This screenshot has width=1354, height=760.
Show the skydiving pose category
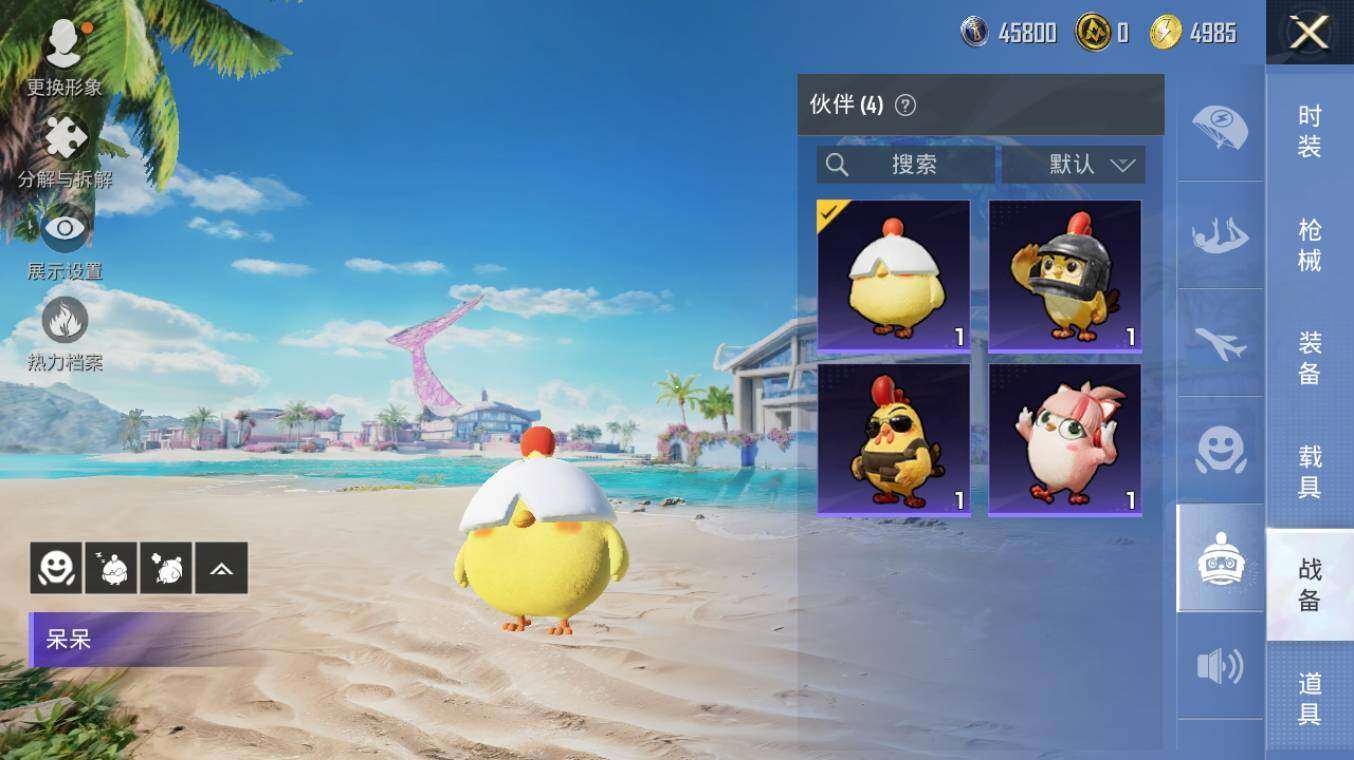pyautogui.click(x=1220, y=236)
